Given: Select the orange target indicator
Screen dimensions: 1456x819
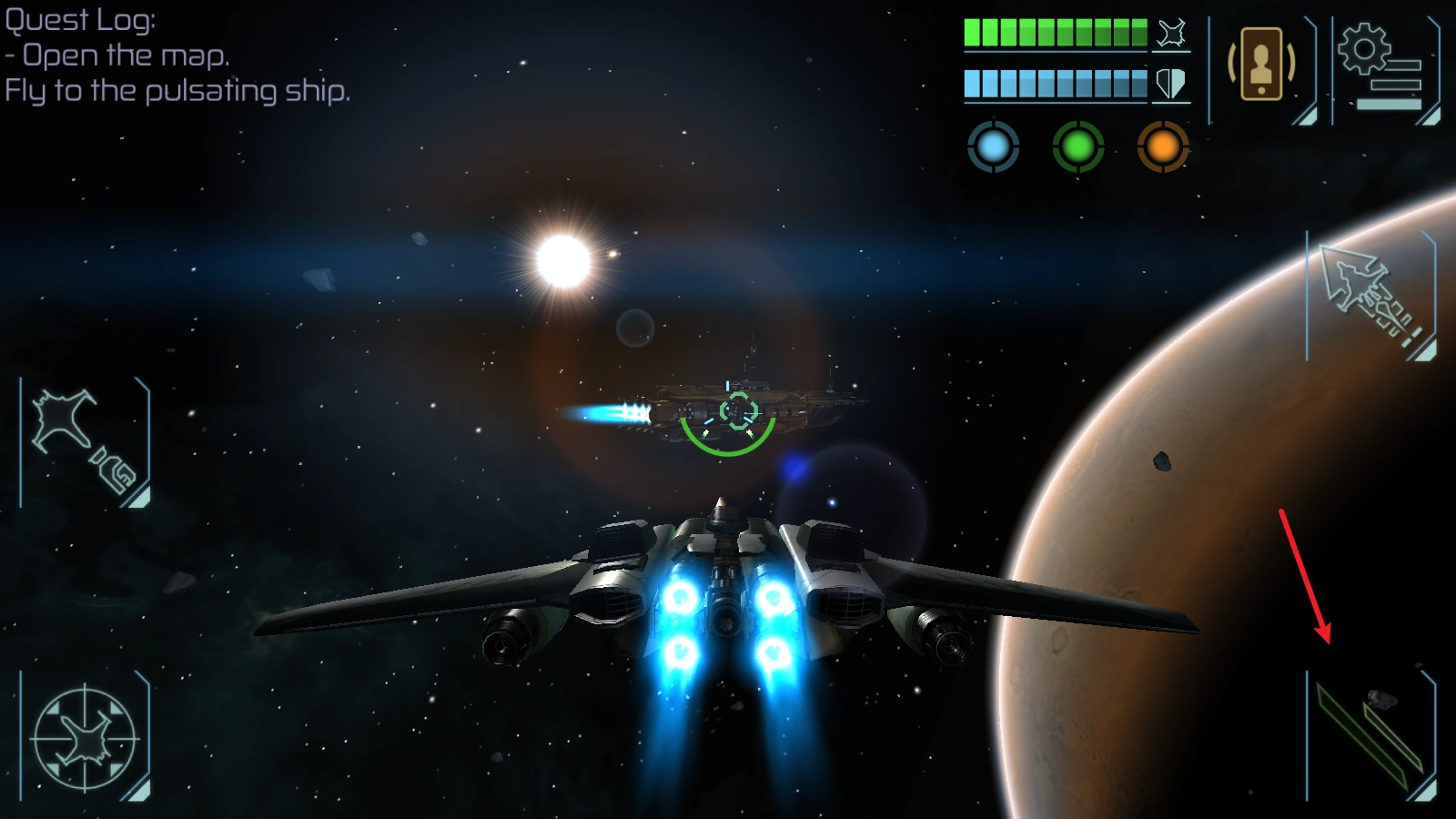Looking at the screenshot, I should click(1162, 146).
